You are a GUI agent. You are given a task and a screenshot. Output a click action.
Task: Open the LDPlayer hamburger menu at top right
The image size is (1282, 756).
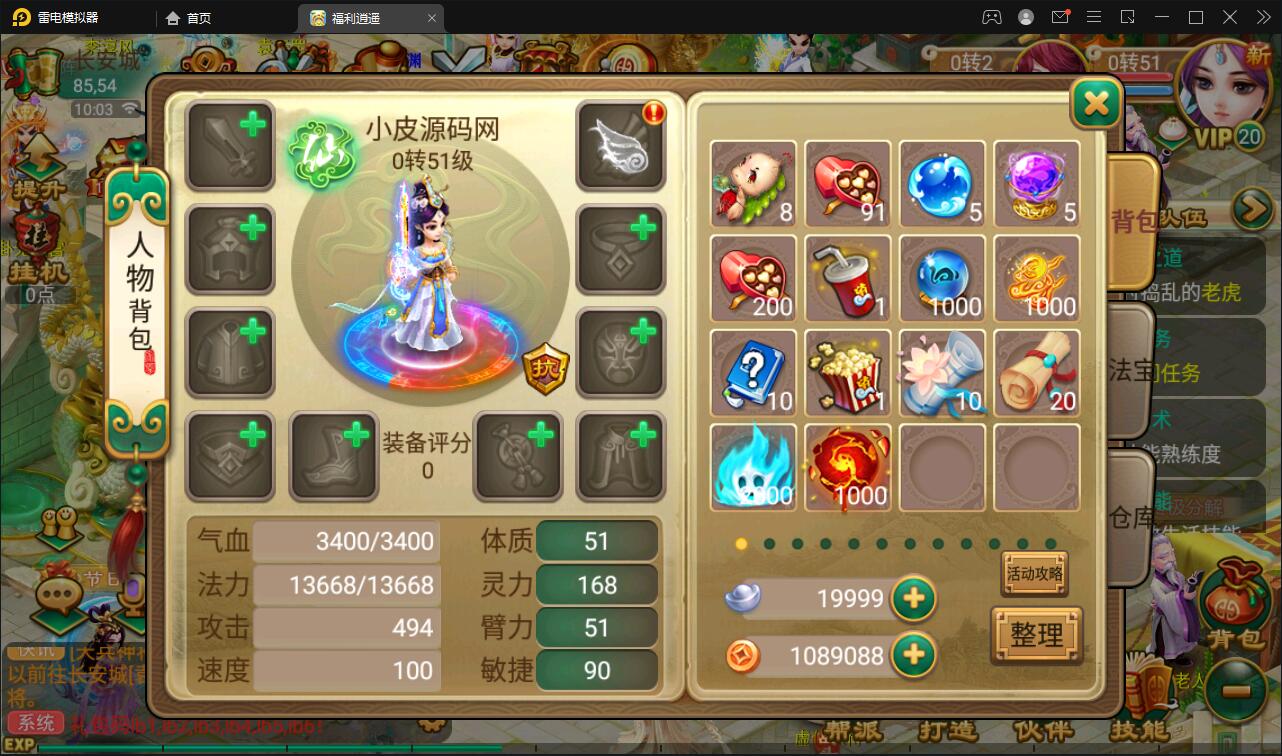1094,17
